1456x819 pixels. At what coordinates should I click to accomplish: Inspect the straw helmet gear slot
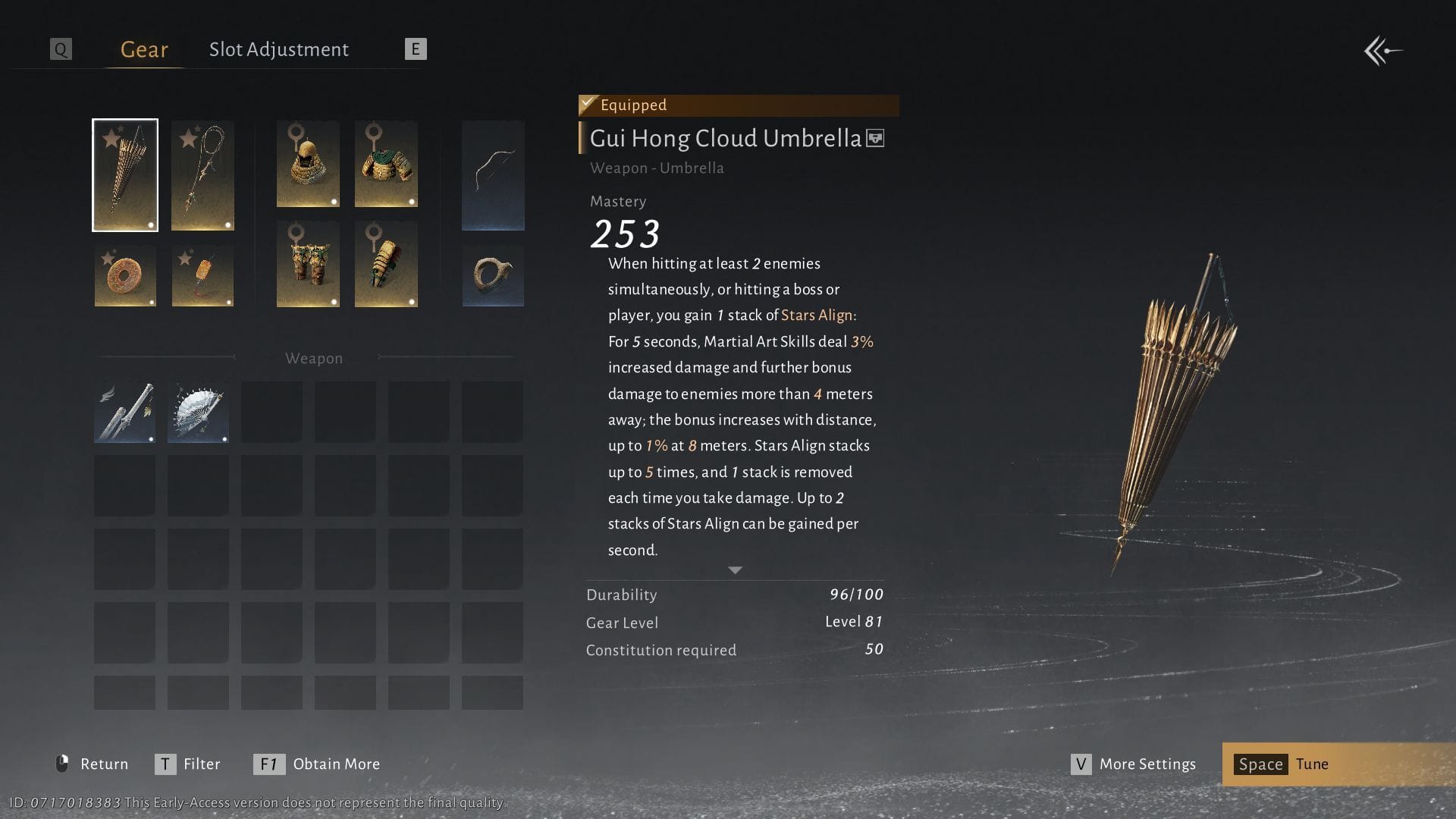click(x=308, y=164)
